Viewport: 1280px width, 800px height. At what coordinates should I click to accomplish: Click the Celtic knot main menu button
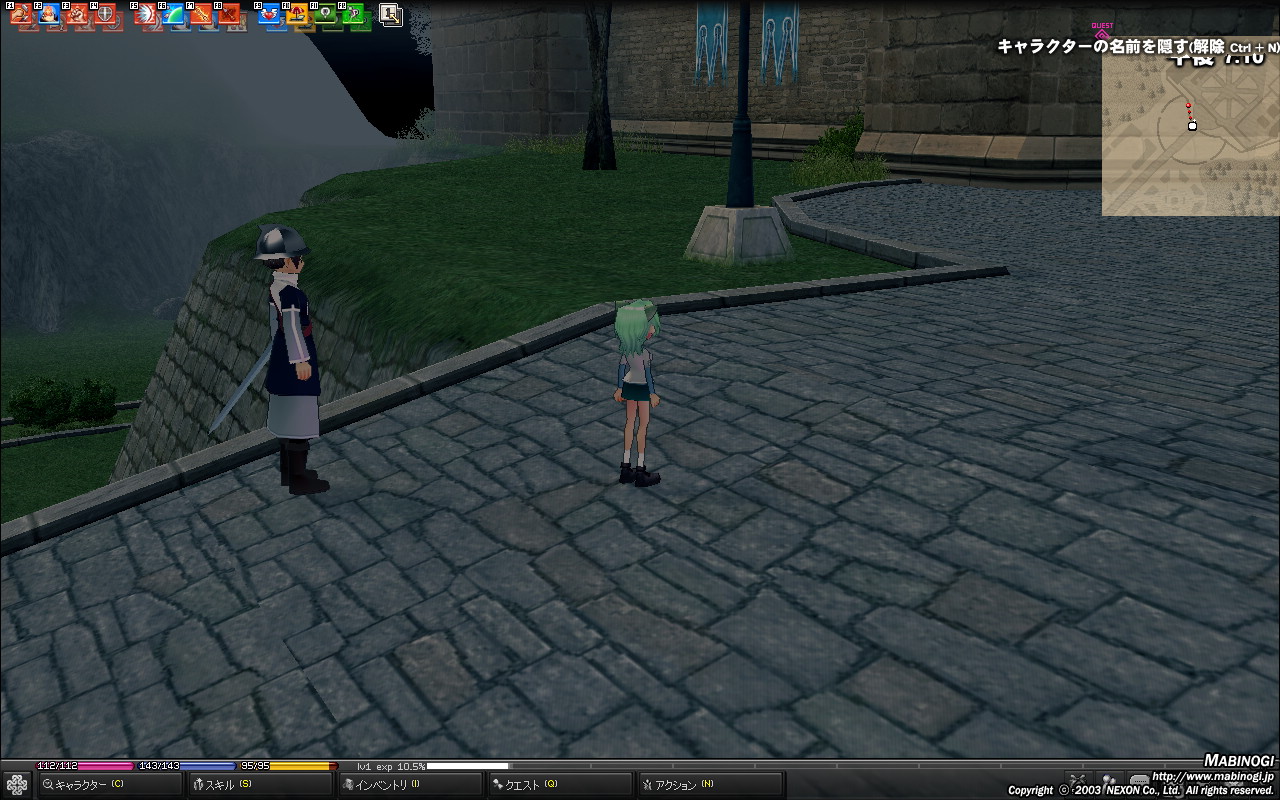(x=16, y=785)
